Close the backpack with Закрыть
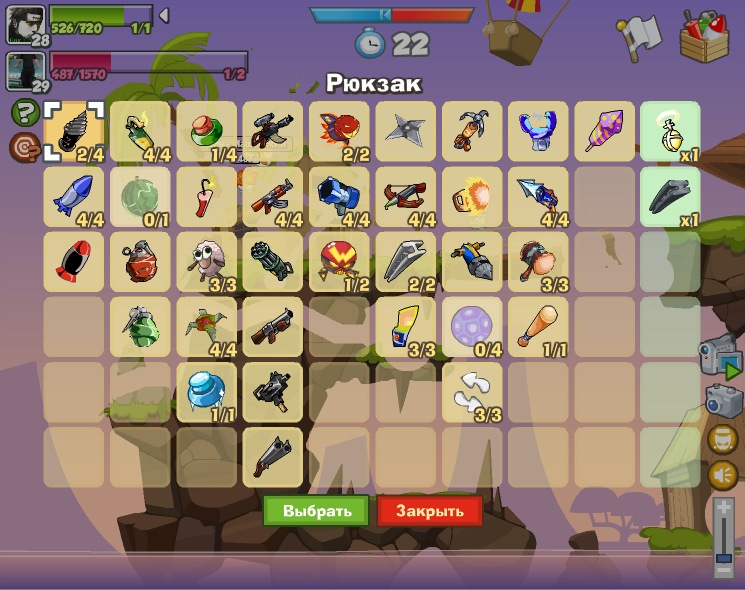This screenshot has height=590, width=745. pyautogui.click(x=430, y=511)
